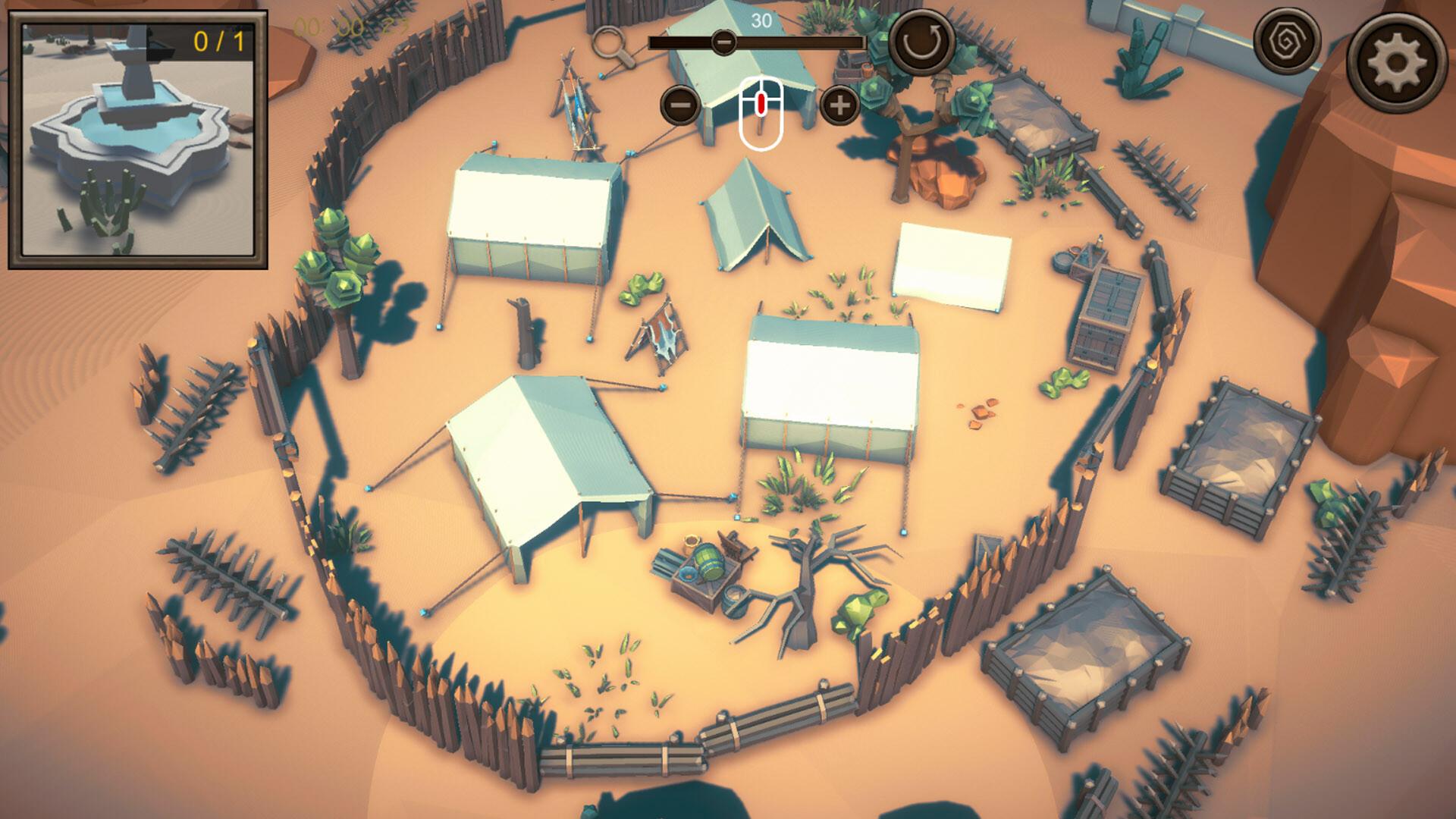Open a hint via the spiral icon
The image size is (1456, 819).
tap(1289, 42)
